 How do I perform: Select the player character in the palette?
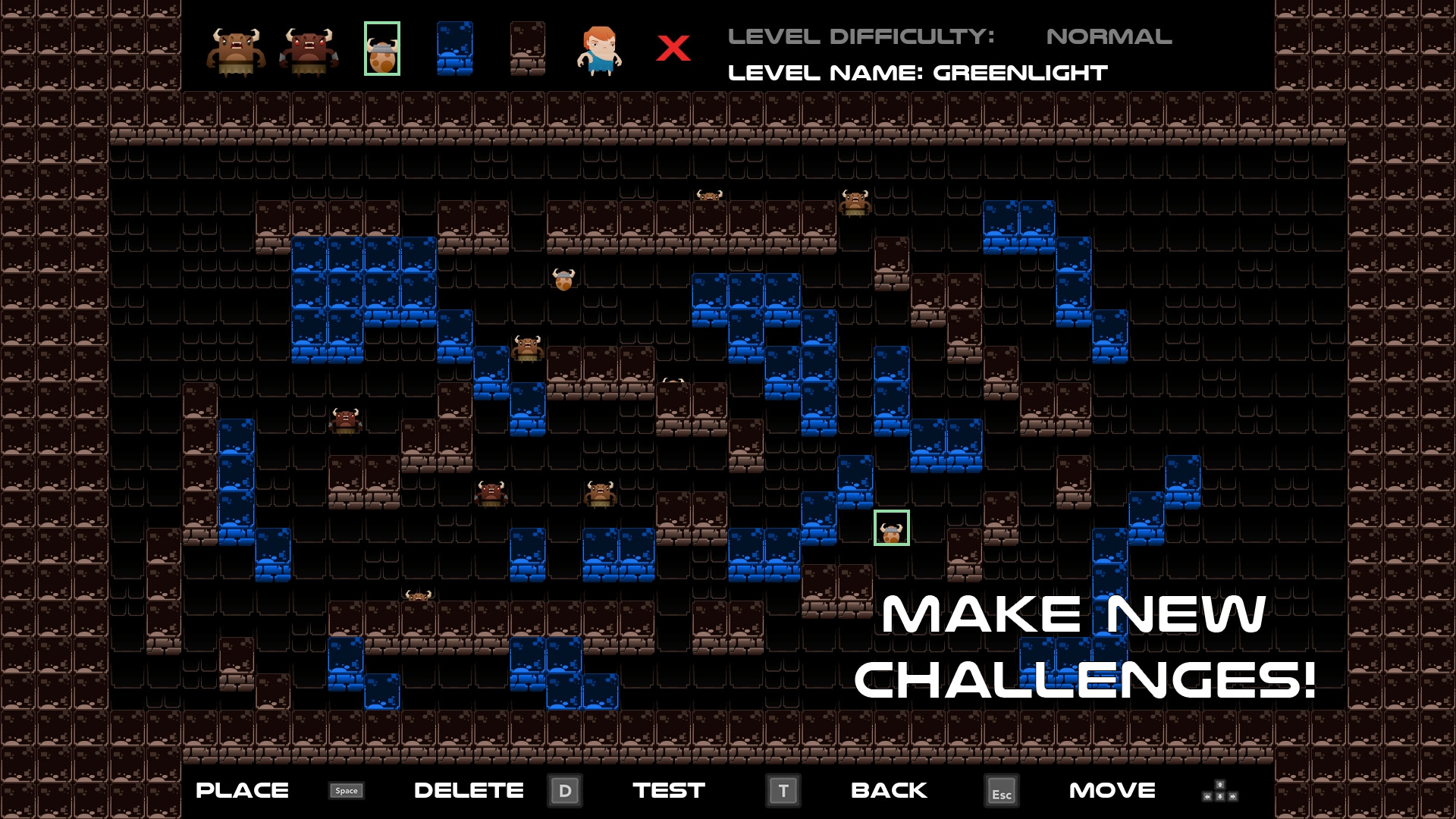[x=598, y=50]
